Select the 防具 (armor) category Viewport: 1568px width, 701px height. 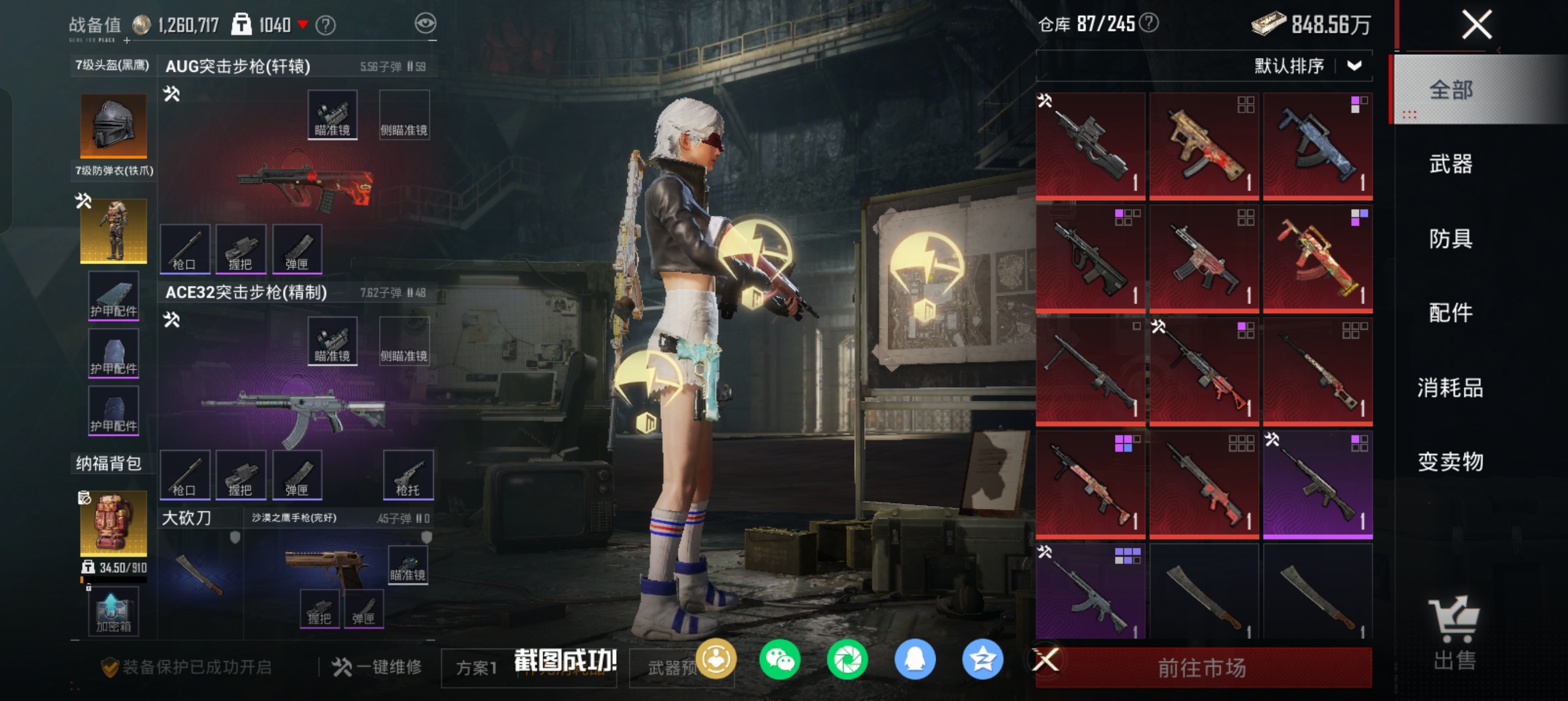[1450, 239]
